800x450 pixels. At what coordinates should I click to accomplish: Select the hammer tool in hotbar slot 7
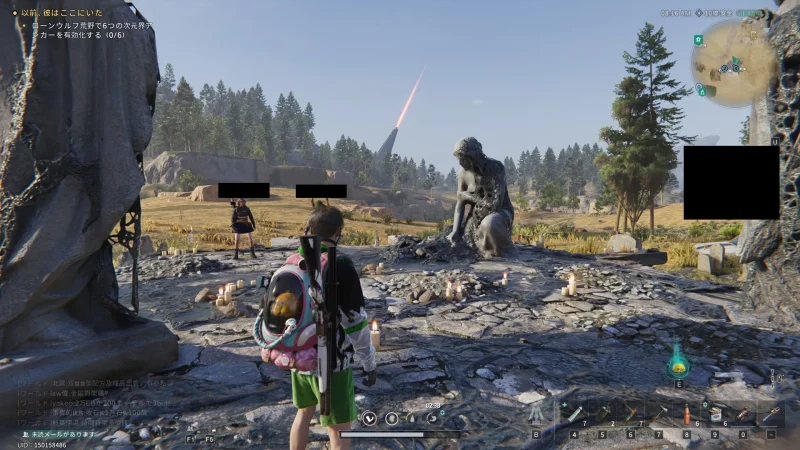tap(659, 414)
